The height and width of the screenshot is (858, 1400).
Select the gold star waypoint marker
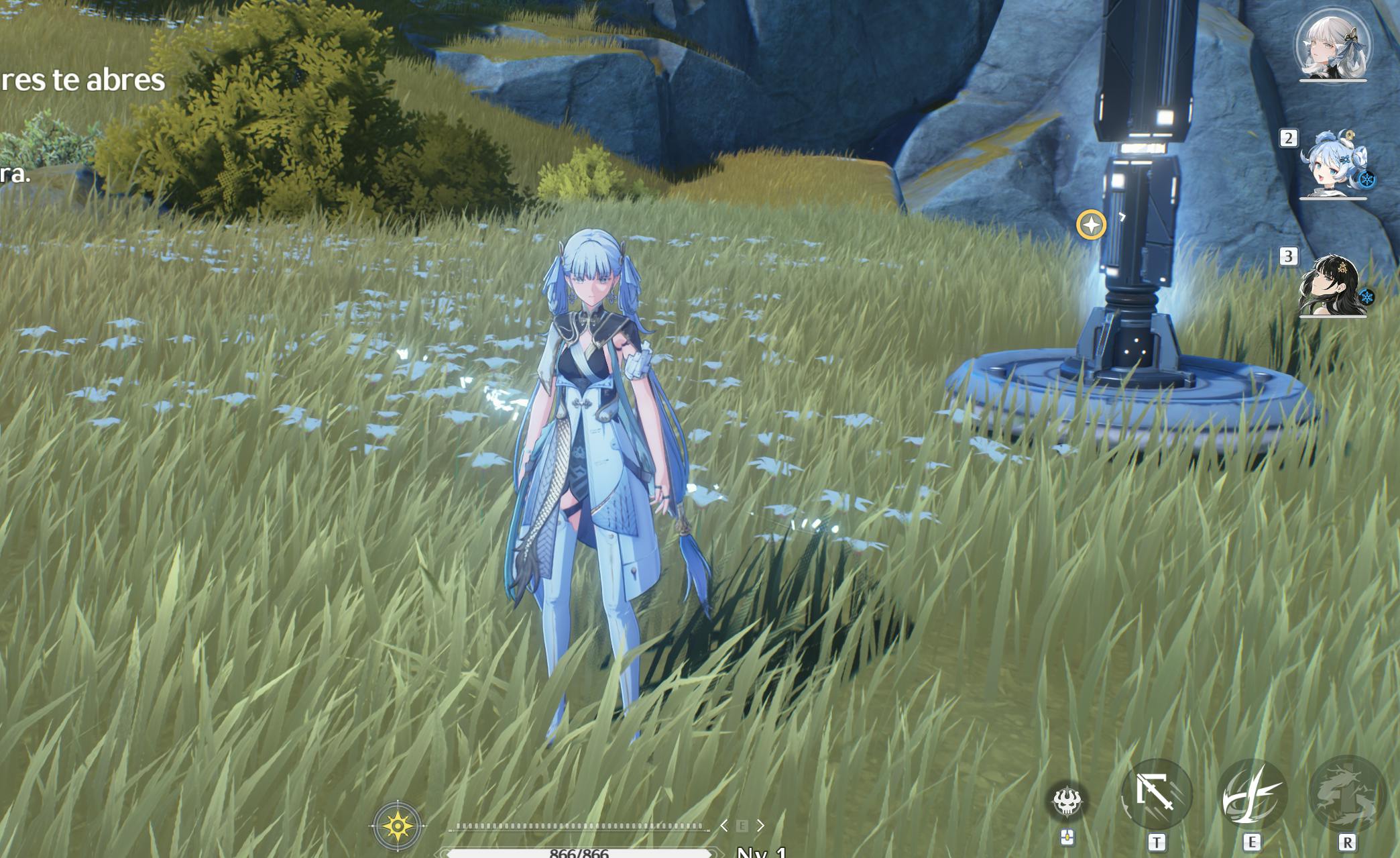click(x=1091, y=225)
